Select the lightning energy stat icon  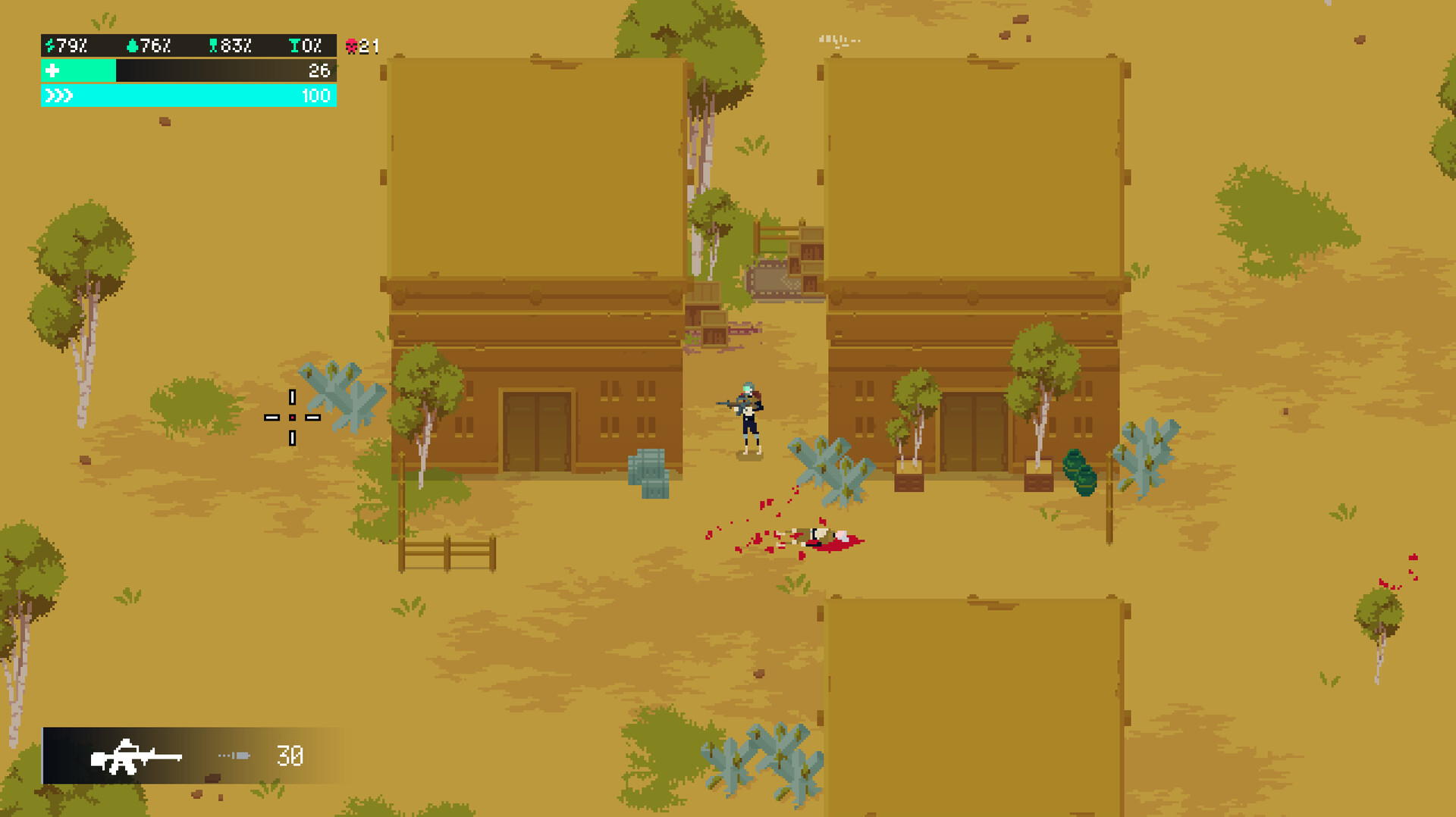49,45
